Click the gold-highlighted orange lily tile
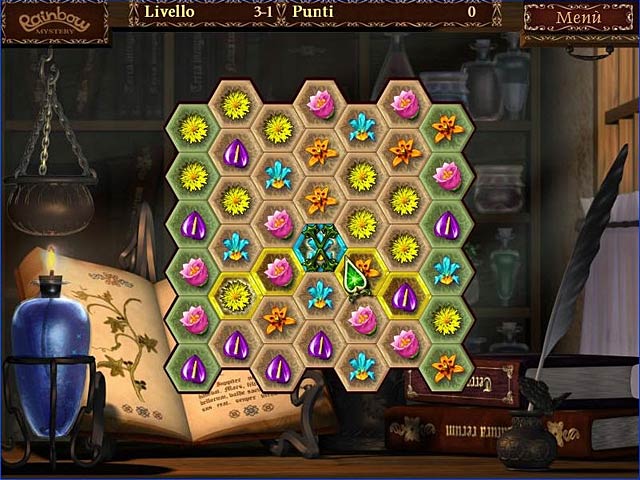 coord(365,270)
